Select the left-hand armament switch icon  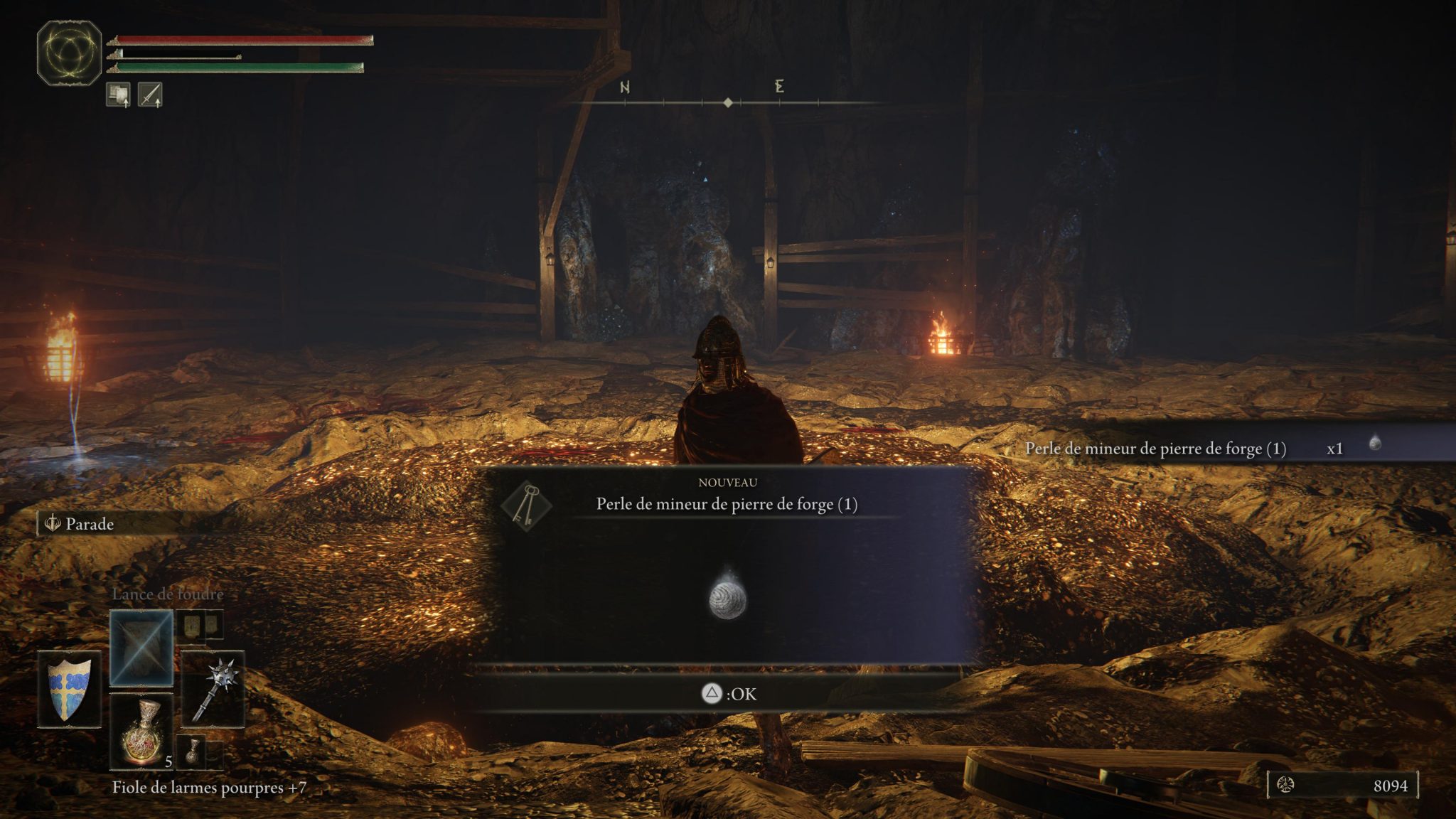[x=119, y=95]
